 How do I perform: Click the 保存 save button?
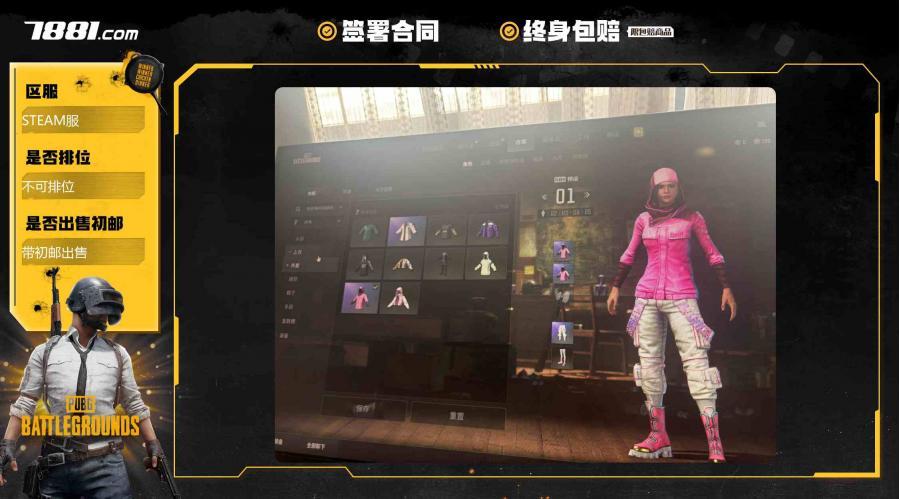pos(364,408)
